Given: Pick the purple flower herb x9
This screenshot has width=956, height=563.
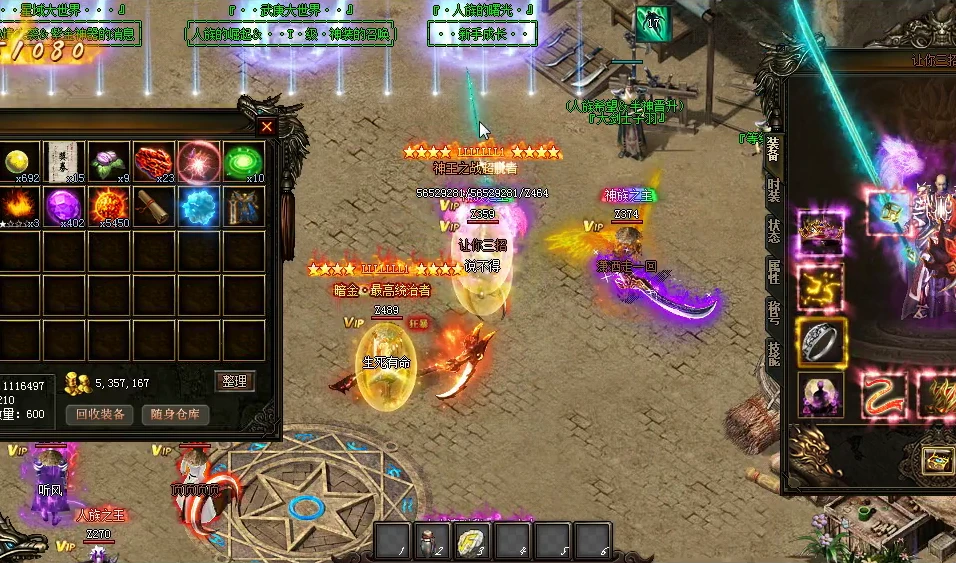Looking at the screenshot, I should point(108,161).
